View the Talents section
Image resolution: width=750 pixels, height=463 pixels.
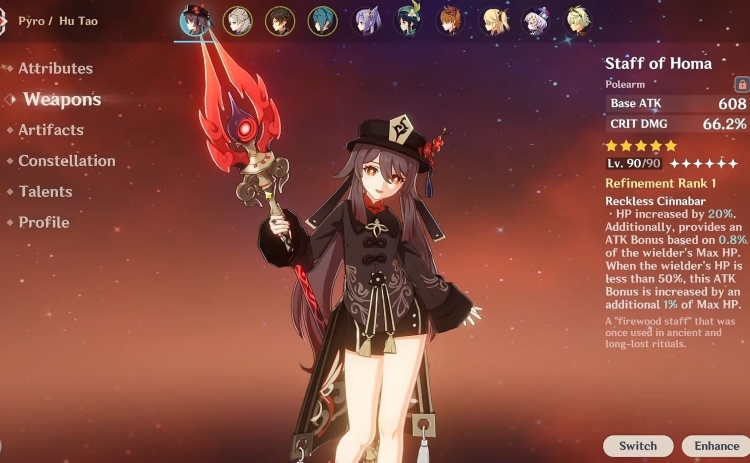[x=45, y=192]
